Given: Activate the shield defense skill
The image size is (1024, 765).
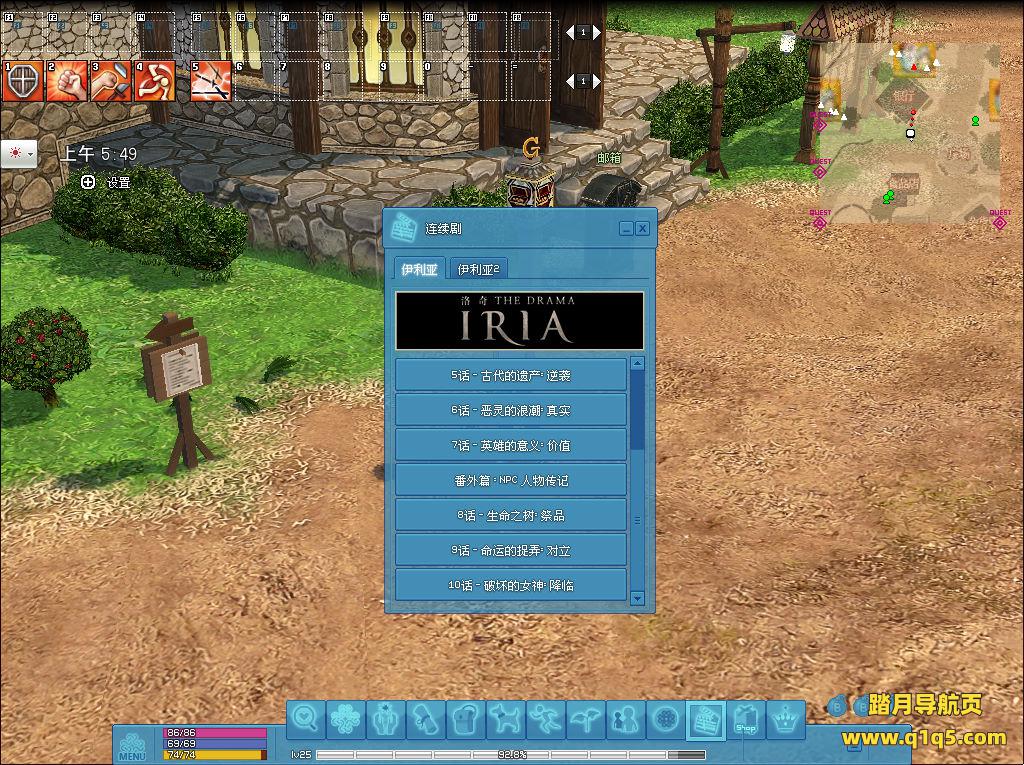Looking at the screenshot, I should pos(23,81).
